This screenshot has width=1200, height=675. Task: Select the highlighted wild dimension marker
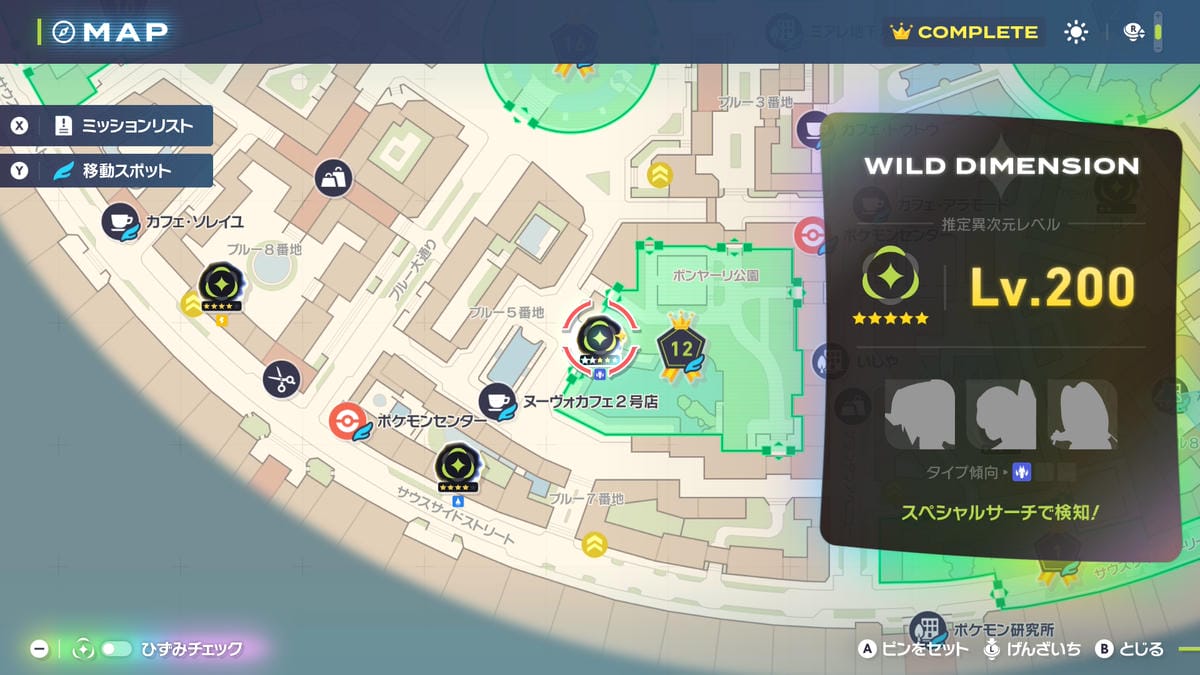click(600, 338)
